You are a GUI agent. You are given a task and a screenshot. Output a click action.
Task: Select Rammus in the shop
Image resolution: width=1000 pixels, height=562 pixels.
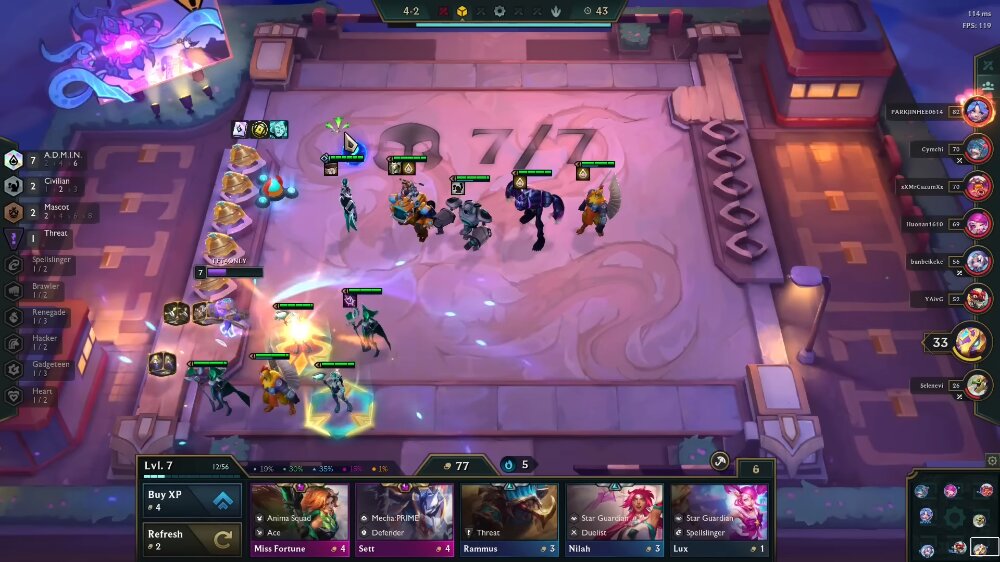point(510,519)
